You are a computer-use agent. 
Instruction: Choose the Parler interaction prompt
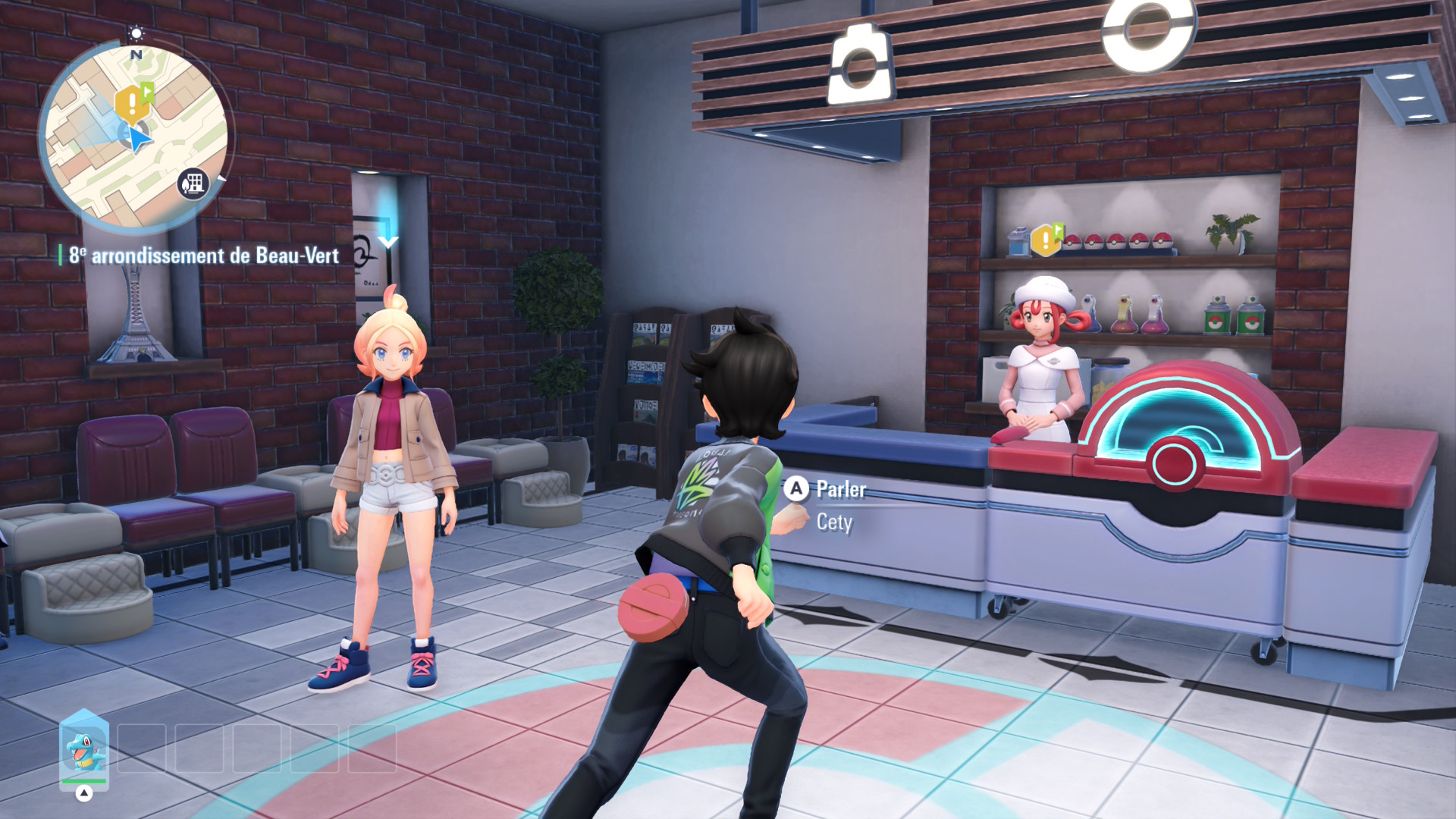(828, 490)
